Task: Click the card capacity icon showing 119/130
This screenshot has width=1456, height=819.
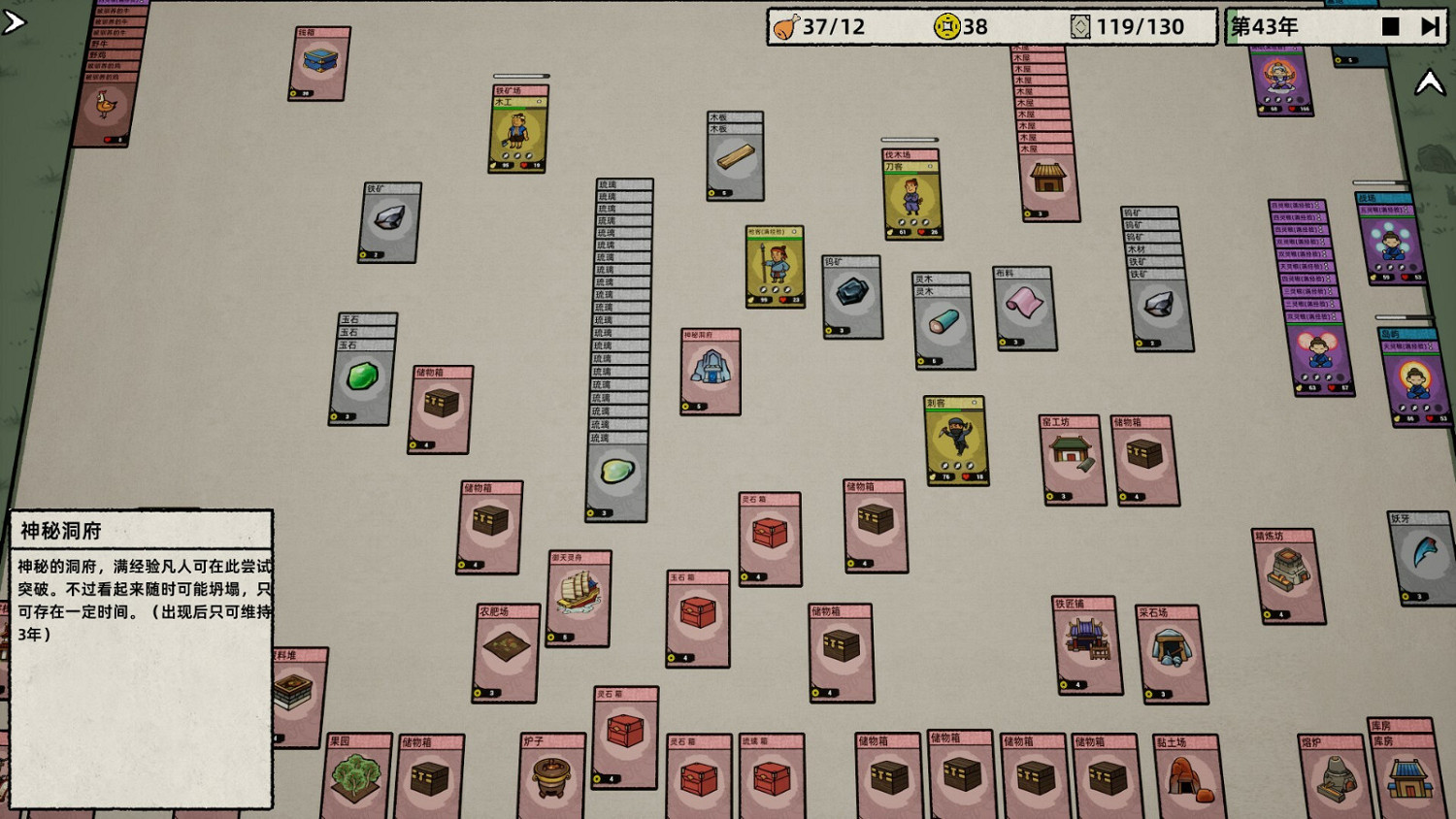Action: click(1080, 27)
